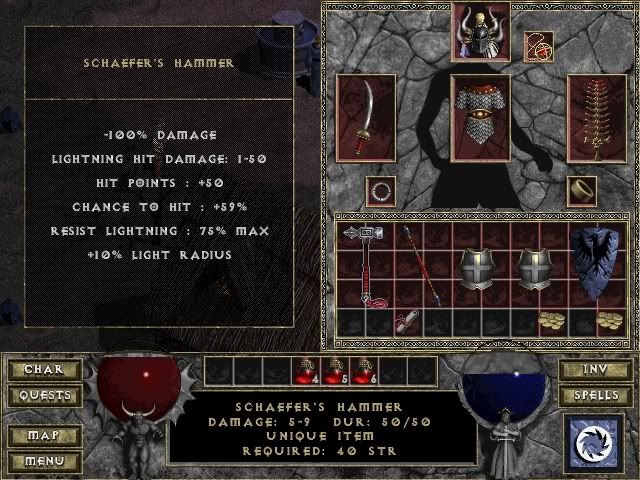
Task: Select the gold ring slot
Action: coord(582,189)
